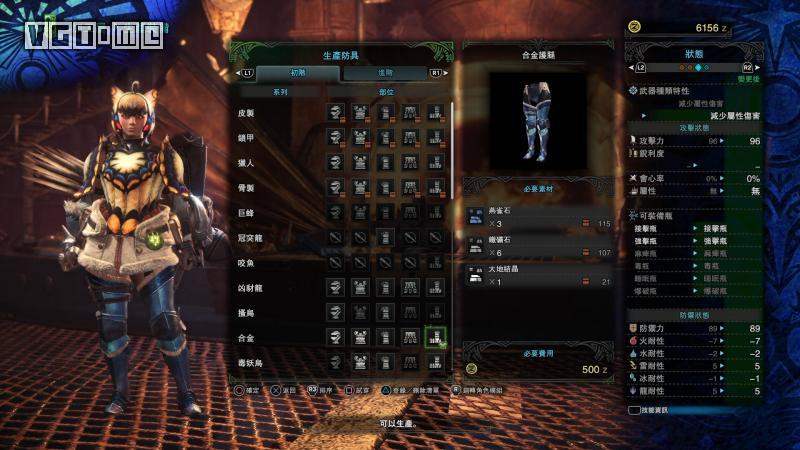The width and height of the screenshot is (800, 450).
Task: Switch to the 初期 armor tab
Action: tap(298, 73)
